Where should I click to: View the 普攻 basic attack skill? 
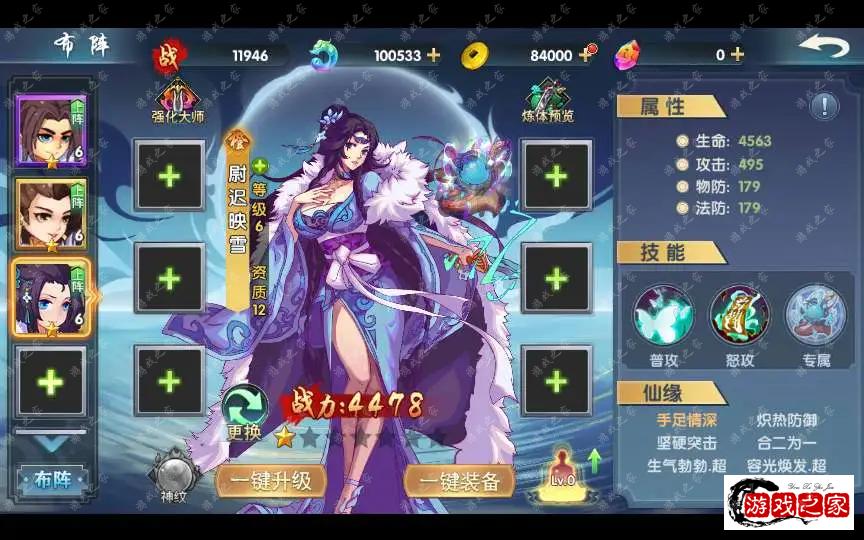[x=664, y=314]
